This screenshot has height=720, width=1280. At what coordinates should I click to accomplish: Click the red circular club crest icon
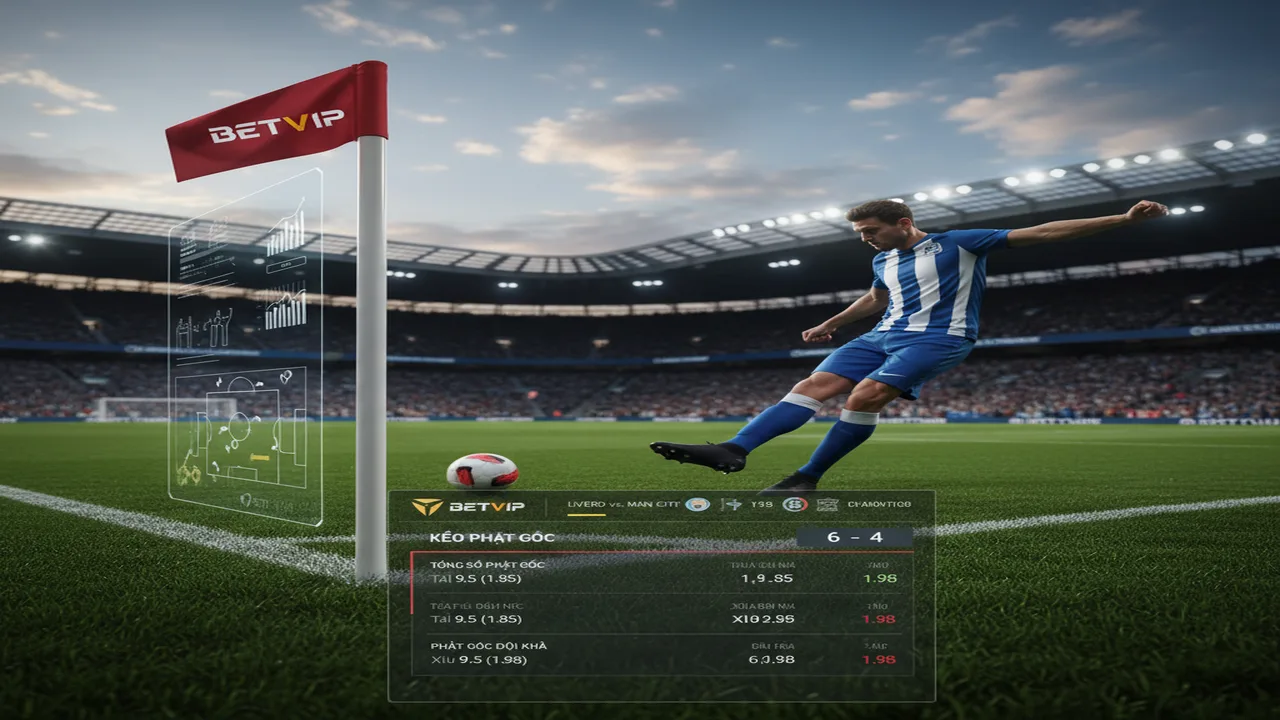pos(794,505)
